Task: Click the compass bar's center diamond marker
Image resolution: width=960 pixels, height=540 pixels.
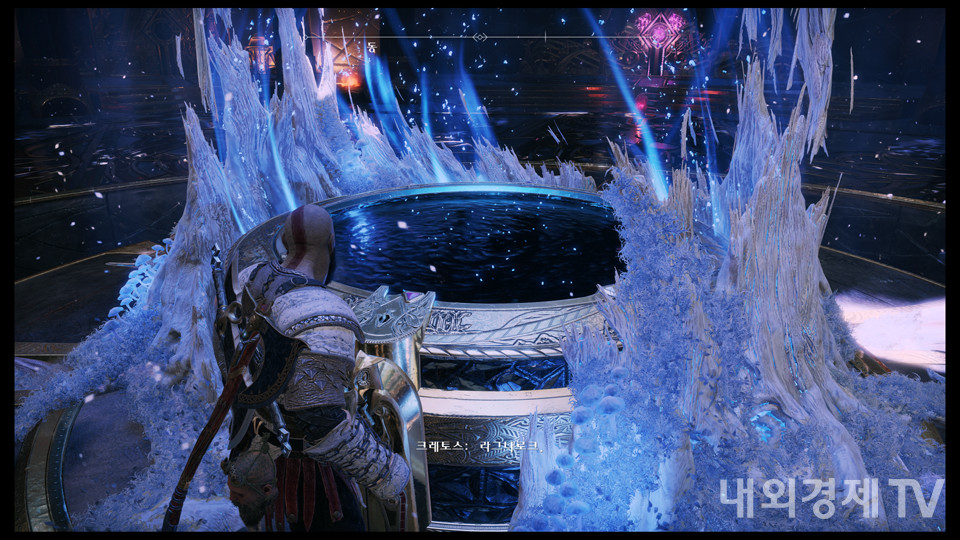Action: pyautogui.click(x=480, y=37)
